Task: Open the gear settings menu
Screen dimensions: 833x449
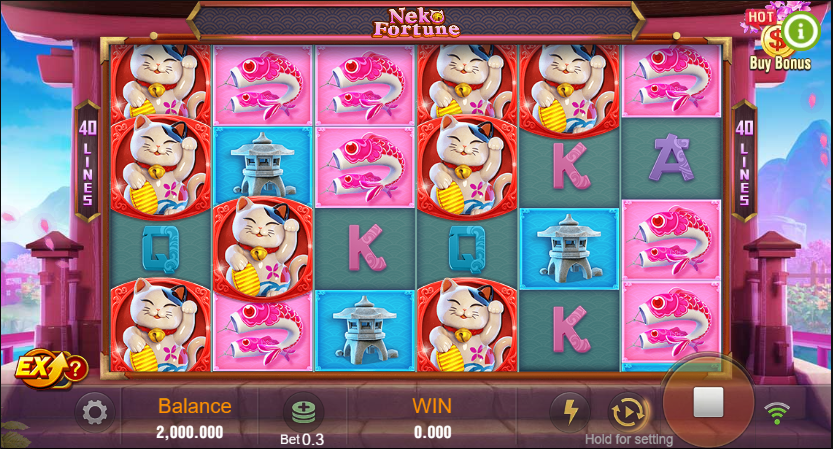Action: pyautogui.click(x=94, y=411)
